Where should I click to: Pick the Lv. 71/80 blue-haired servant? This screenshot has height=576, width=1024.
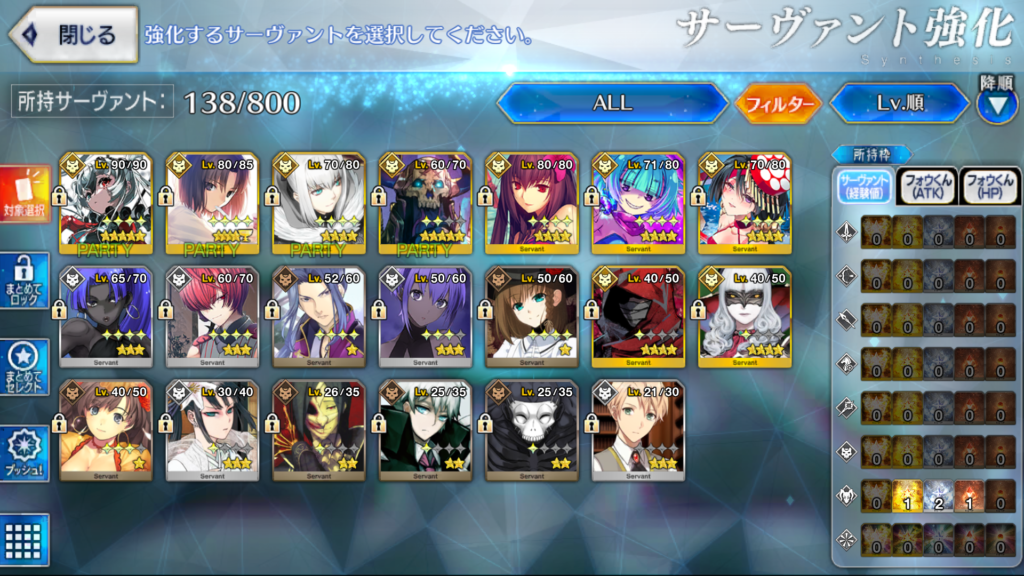(x=638, y=204)
